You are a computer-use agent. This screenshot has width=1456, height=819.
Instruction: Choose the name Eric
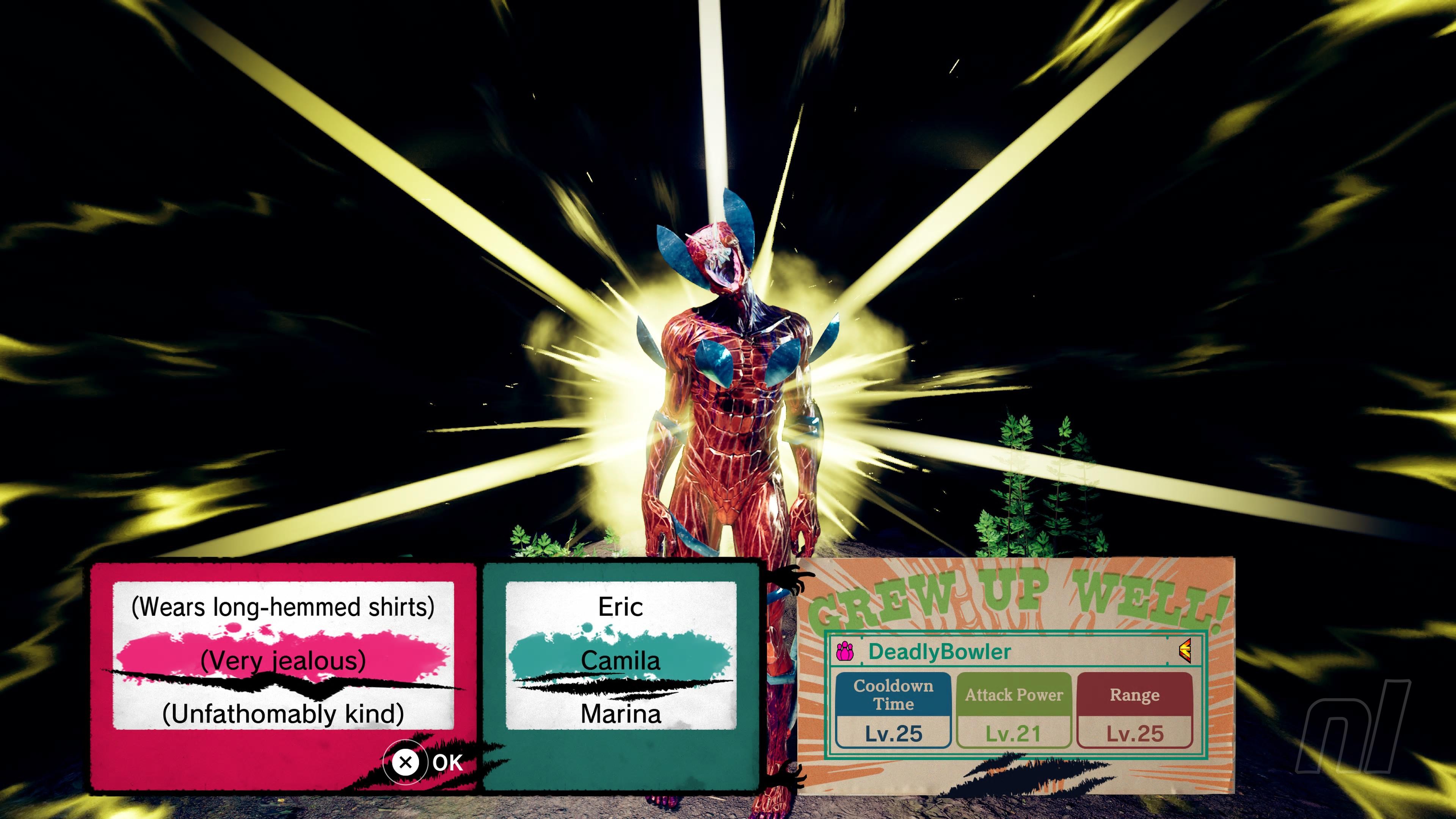[621, 607]
